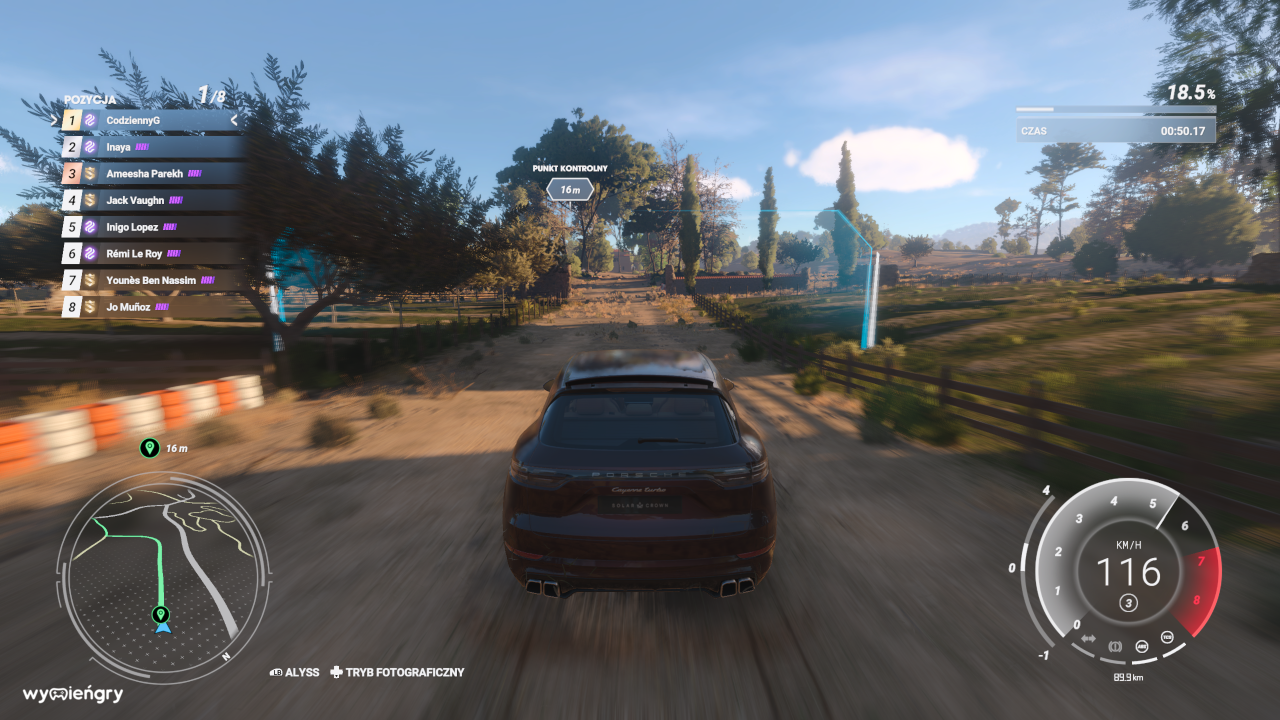Viewport: 1280px width, 720px height.
Task: Activate the ALYSS option
Action: 294,673
